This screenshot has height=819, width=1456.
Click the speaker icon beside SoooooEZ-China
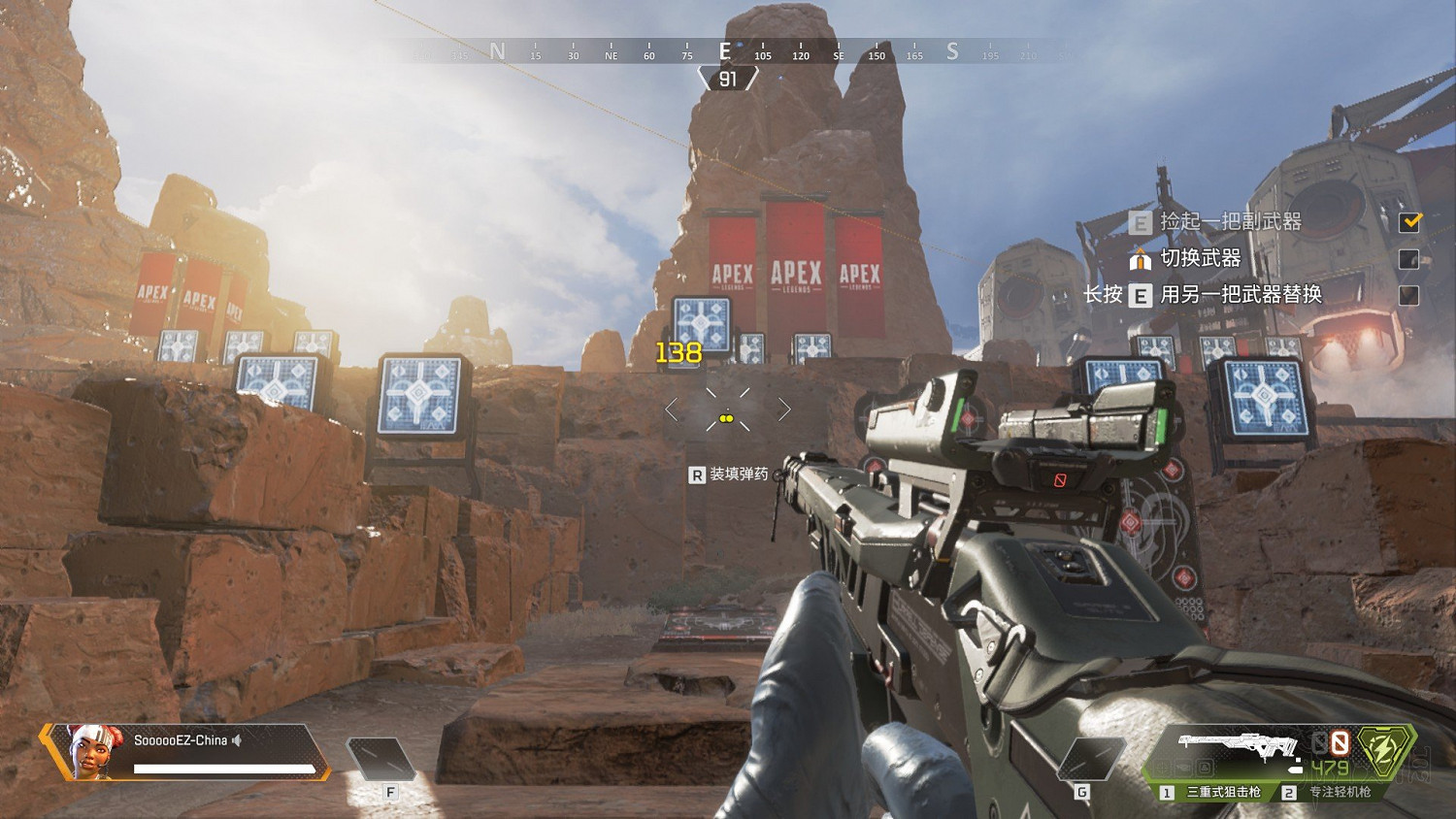[237, 740]
